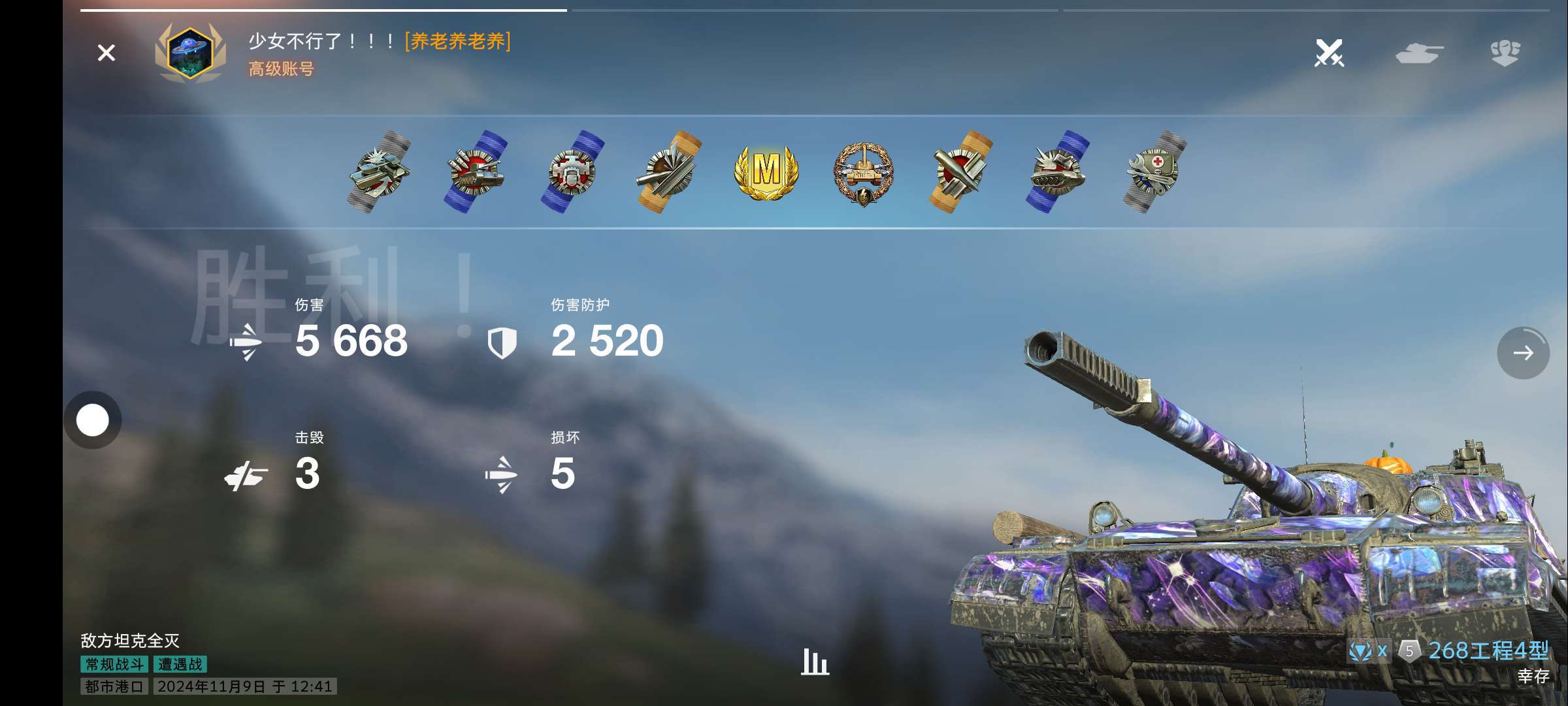Tap the white floating assistive button
Viewport: 1568px width, 706px height.
(93, 420)
